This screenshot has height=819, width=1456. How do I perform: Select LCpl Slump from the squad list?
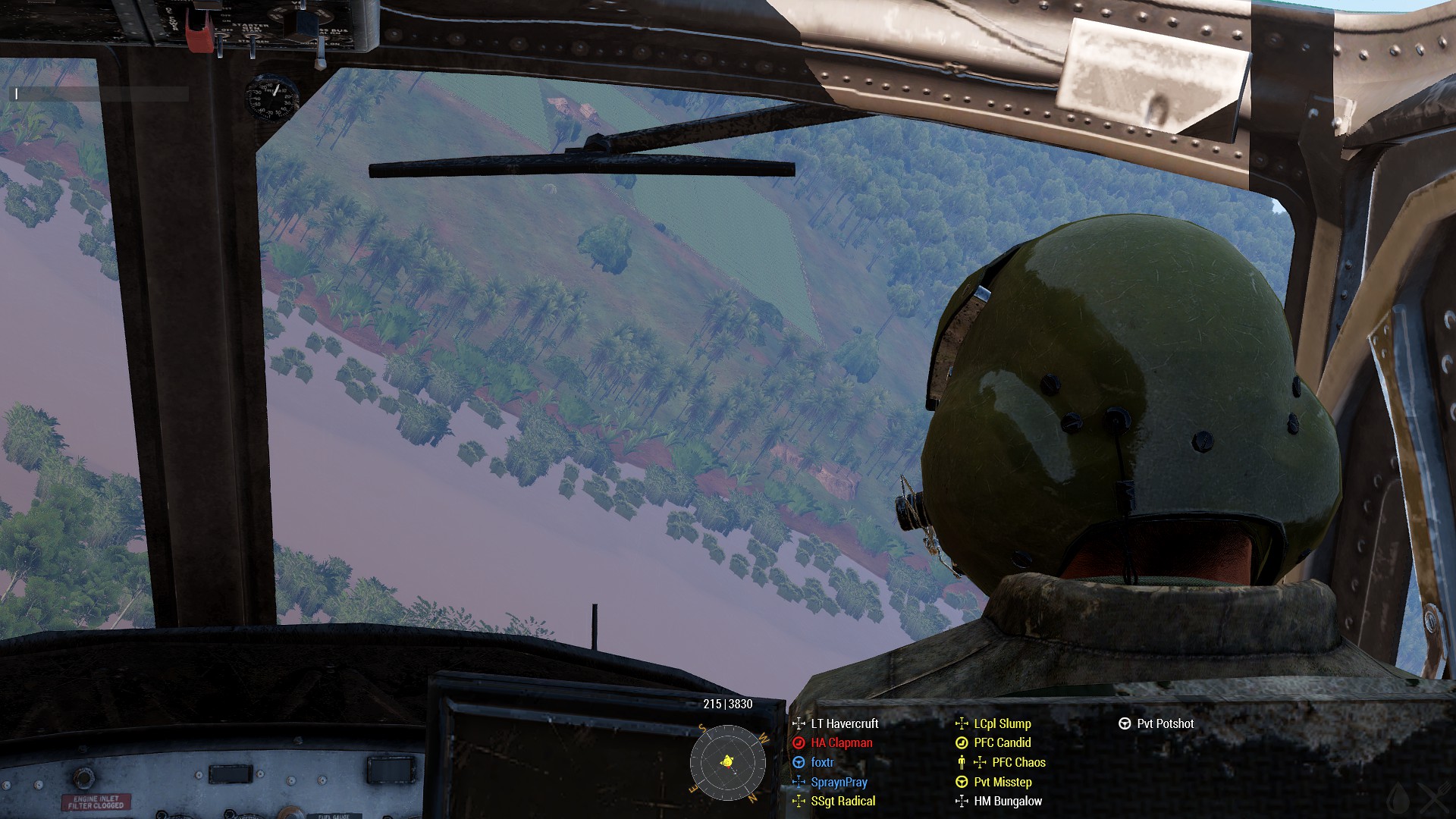[1002, 723]
